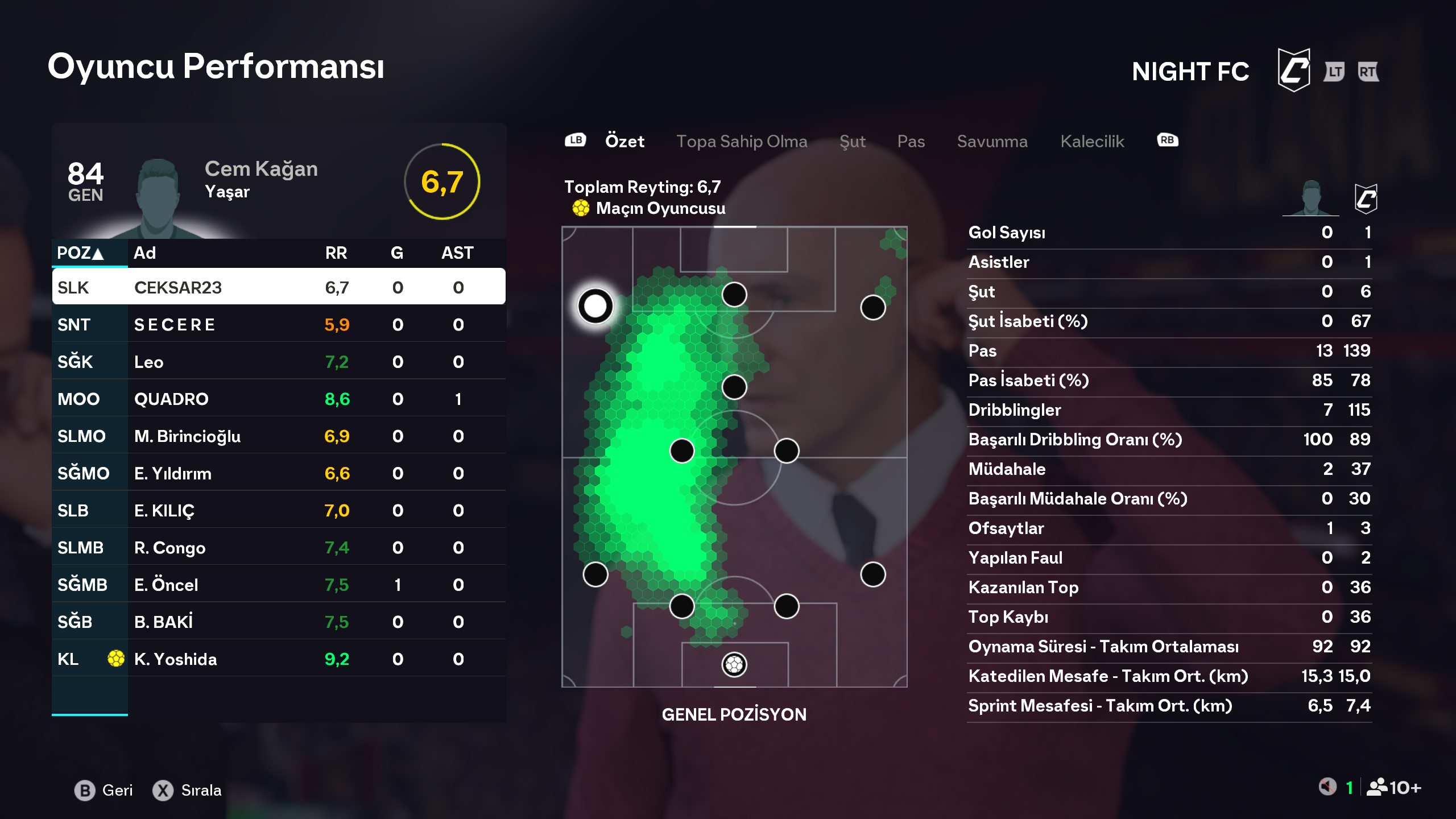
Task: Select the Özet tab
Action: [624, 141]
